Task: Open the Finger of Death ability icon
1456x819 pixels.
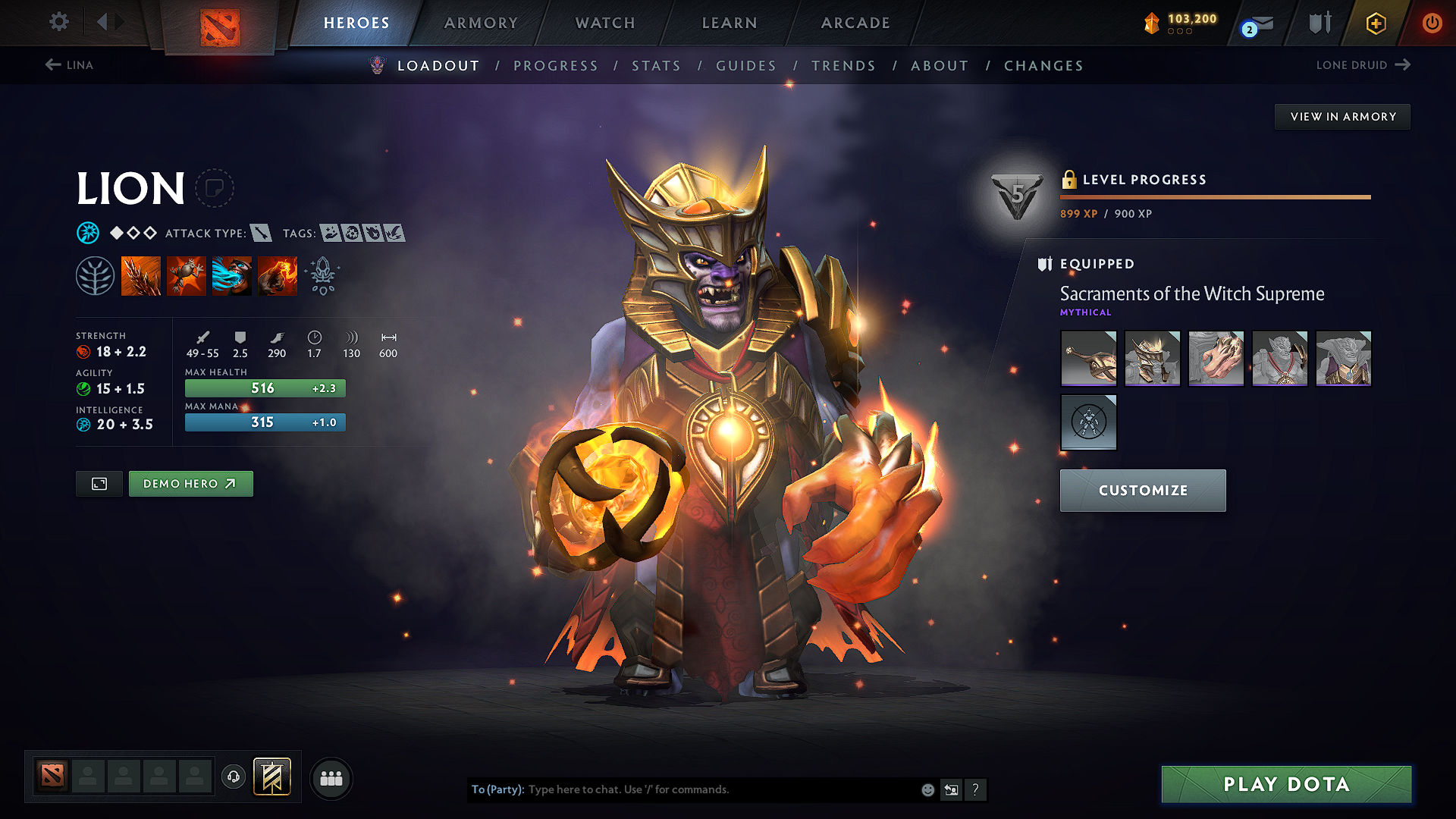Action: [x=277, y=275]
